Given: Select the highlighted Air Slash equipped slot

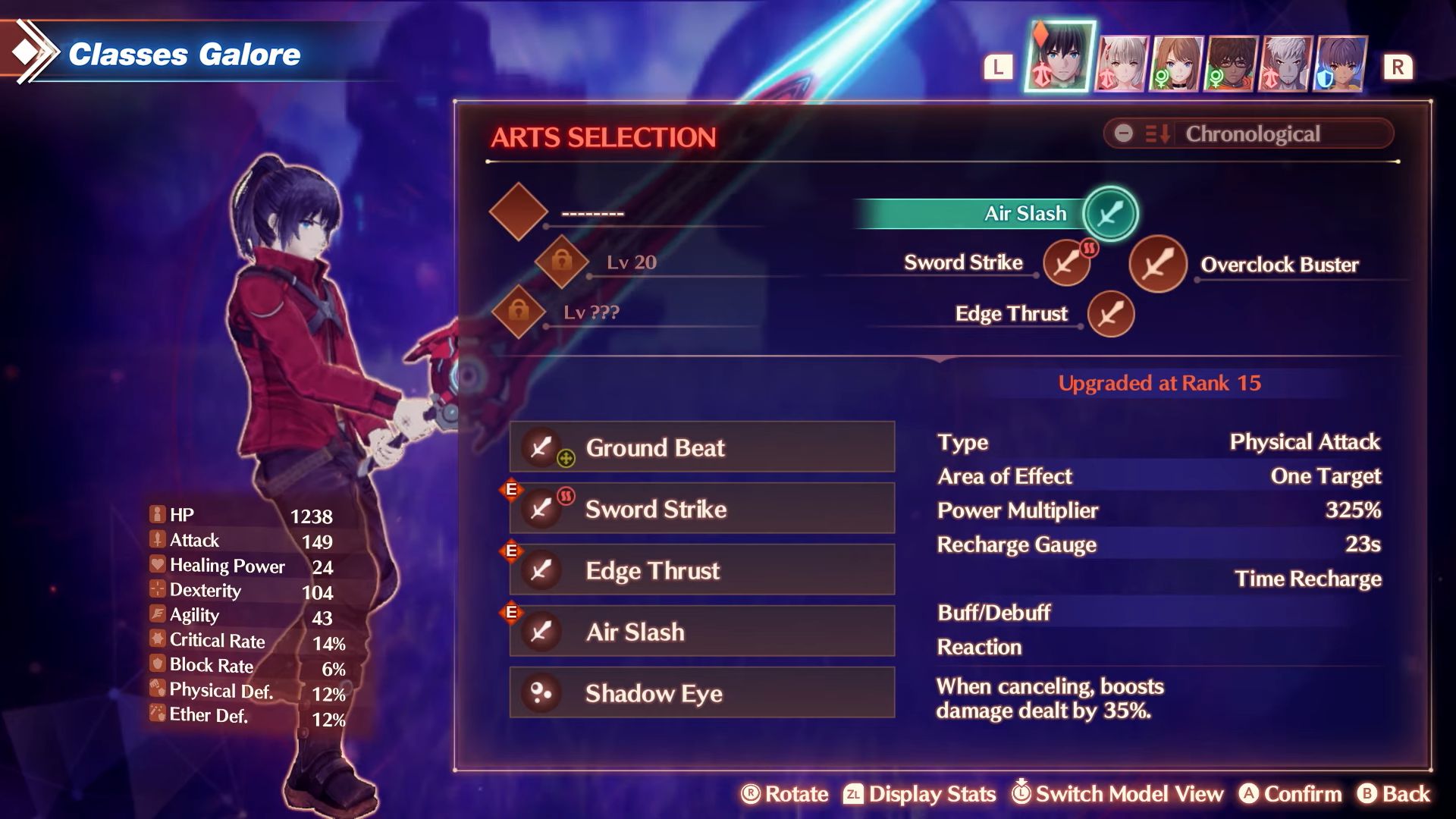Looking at the screenshot, I should [1110, 214].
